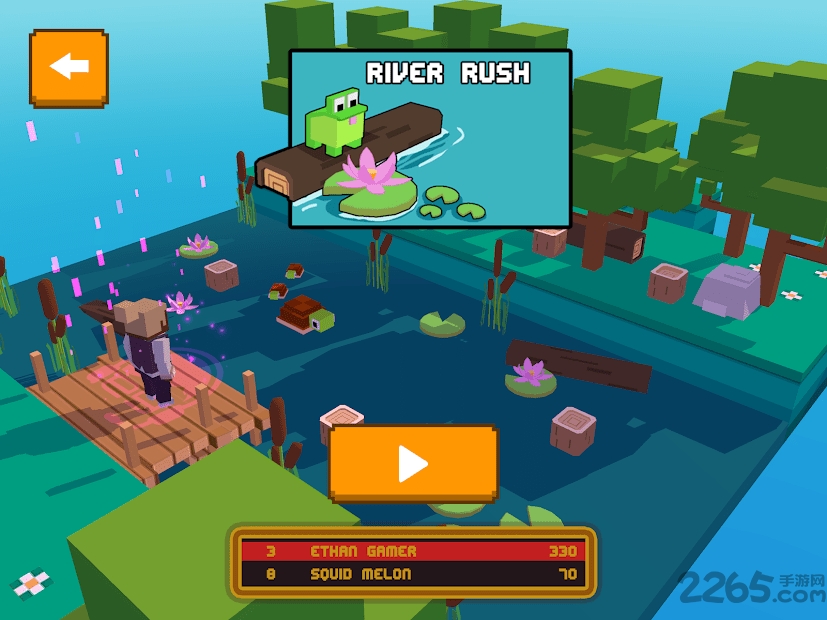This screenshot has height=620, width=827.
Task: Select Squid Melon's leaderboard row
Action: pyautogui.click(x=413, y=575)
